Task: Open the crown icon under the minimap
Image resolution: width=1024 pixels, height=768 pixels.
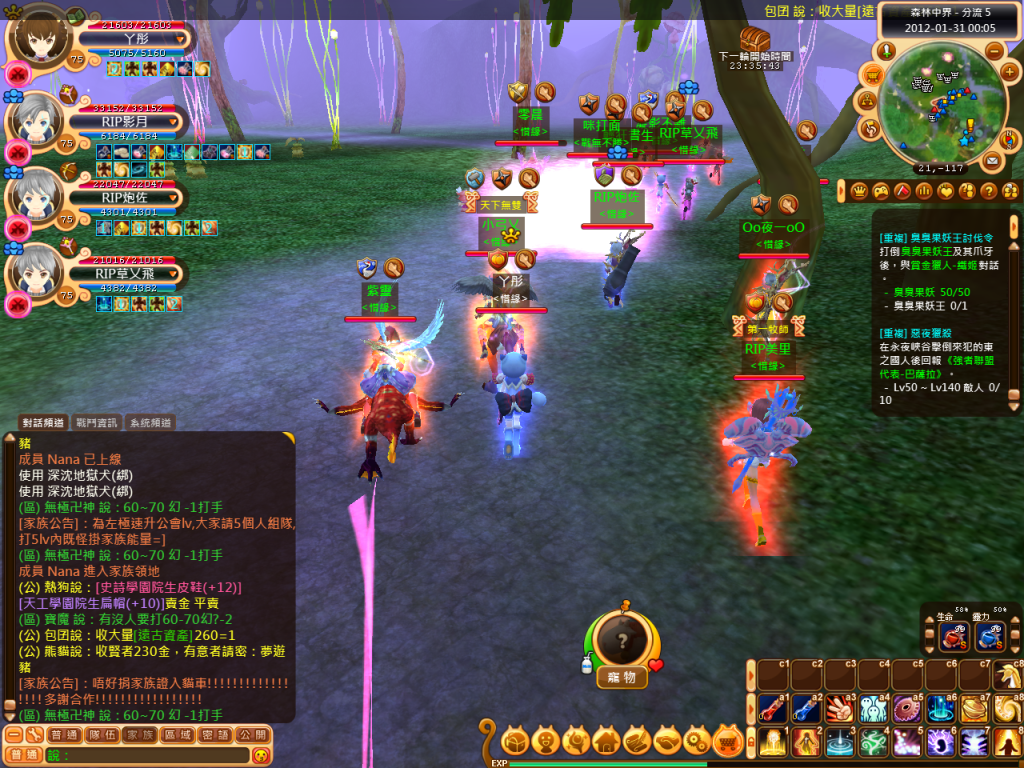Action: [858, 190]
